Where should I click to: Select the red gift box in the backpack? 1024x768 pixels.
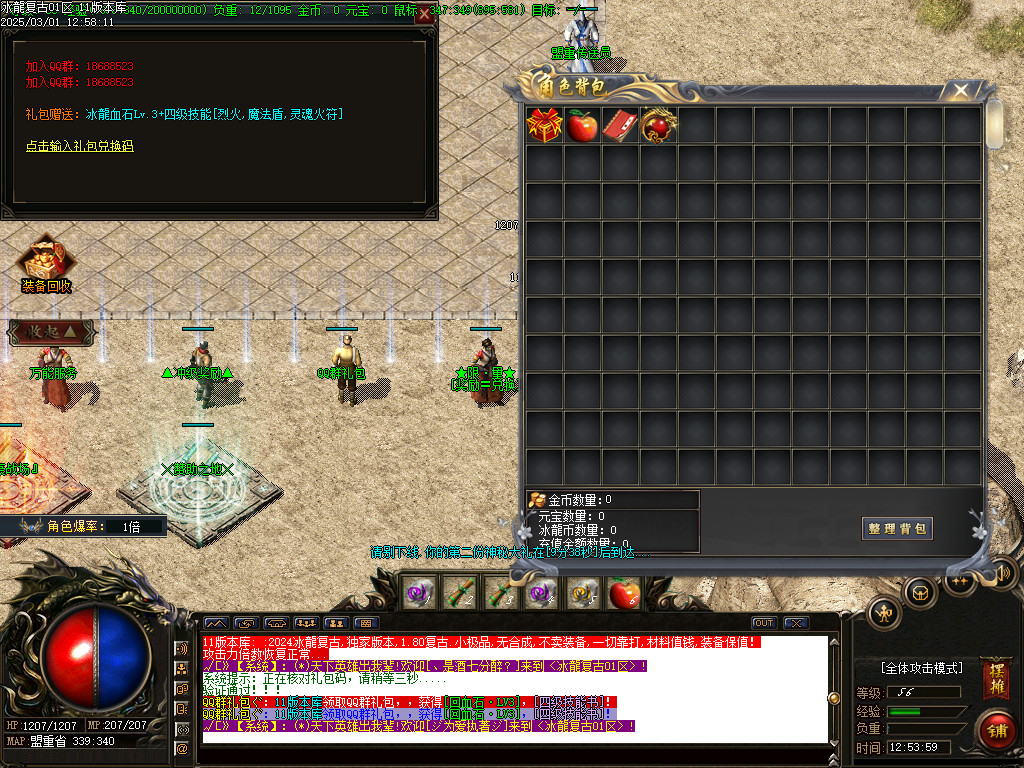tap(545, 125)
